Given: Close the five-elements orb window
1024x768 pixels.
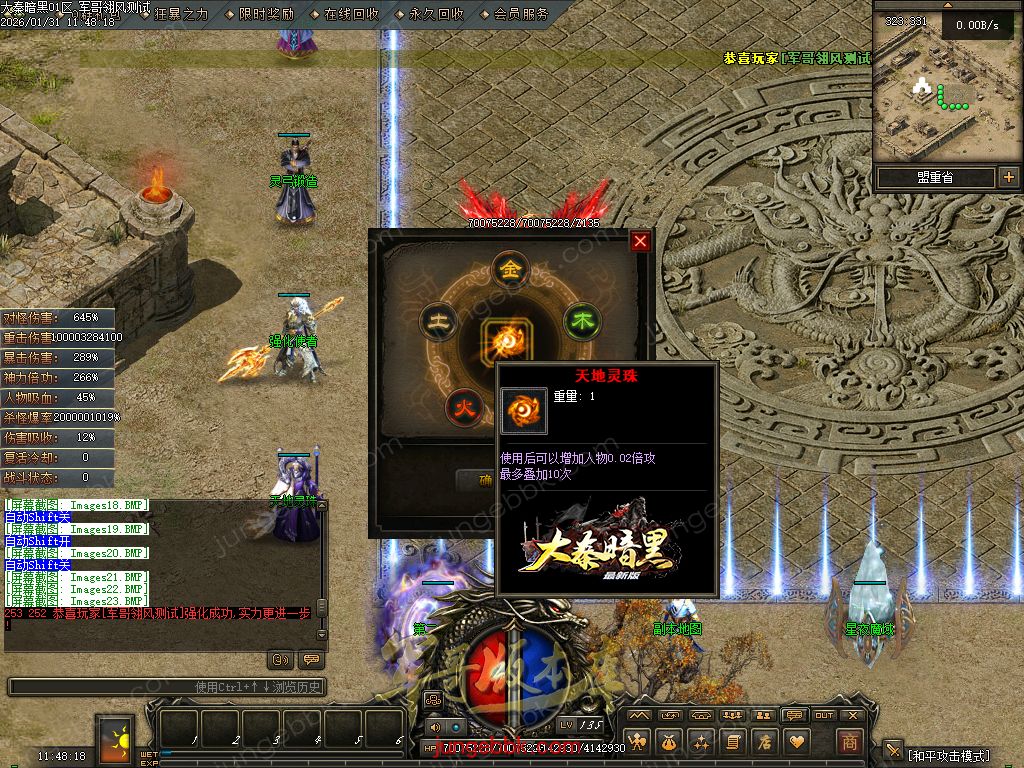Looking at the screenshot, I should point(640,241).
